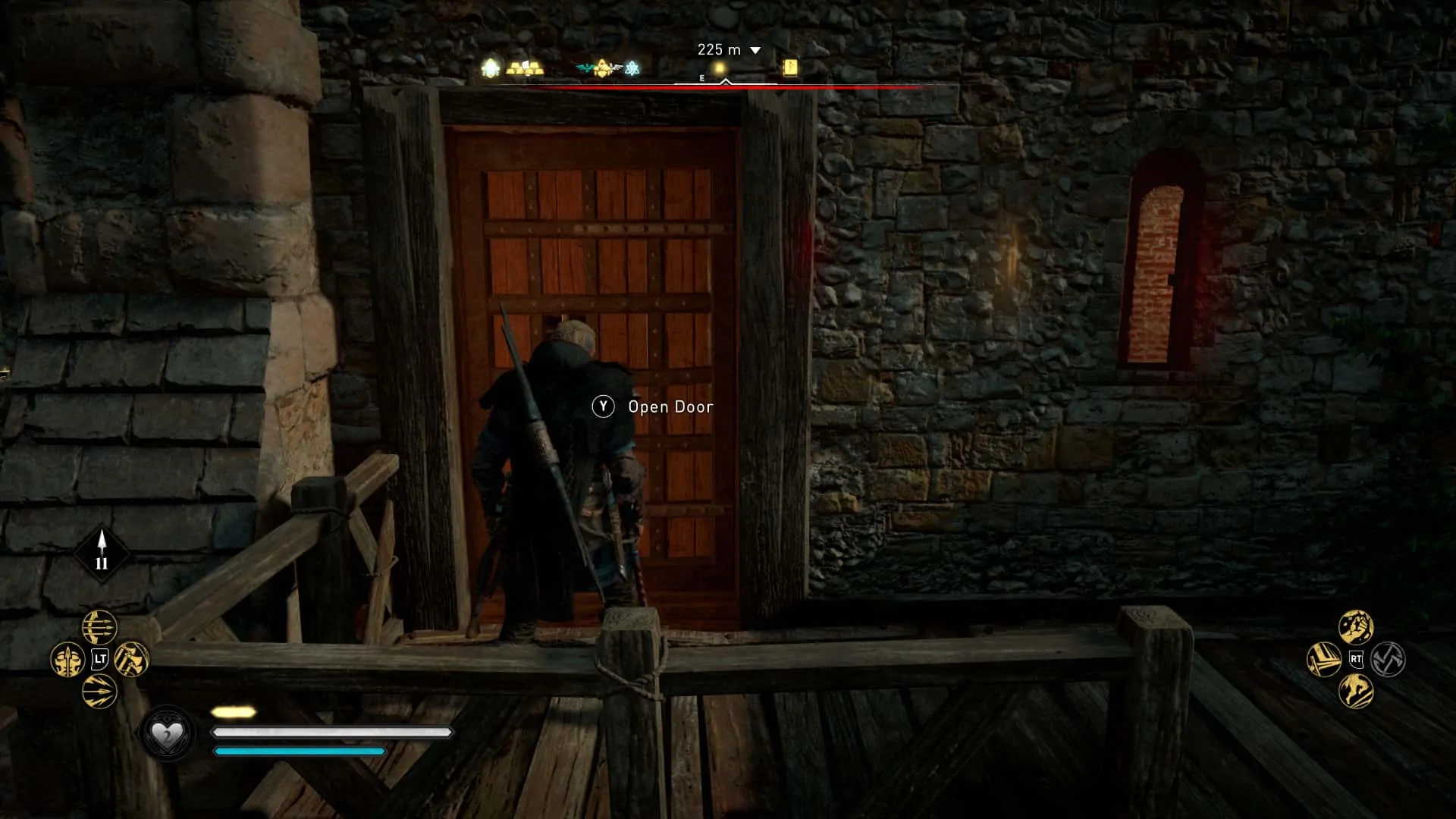Click the gold ingots wealth icon on the compass
The height and width of the screenshot is (819, 1456).
pyautogui.click(x=526, y=68)
